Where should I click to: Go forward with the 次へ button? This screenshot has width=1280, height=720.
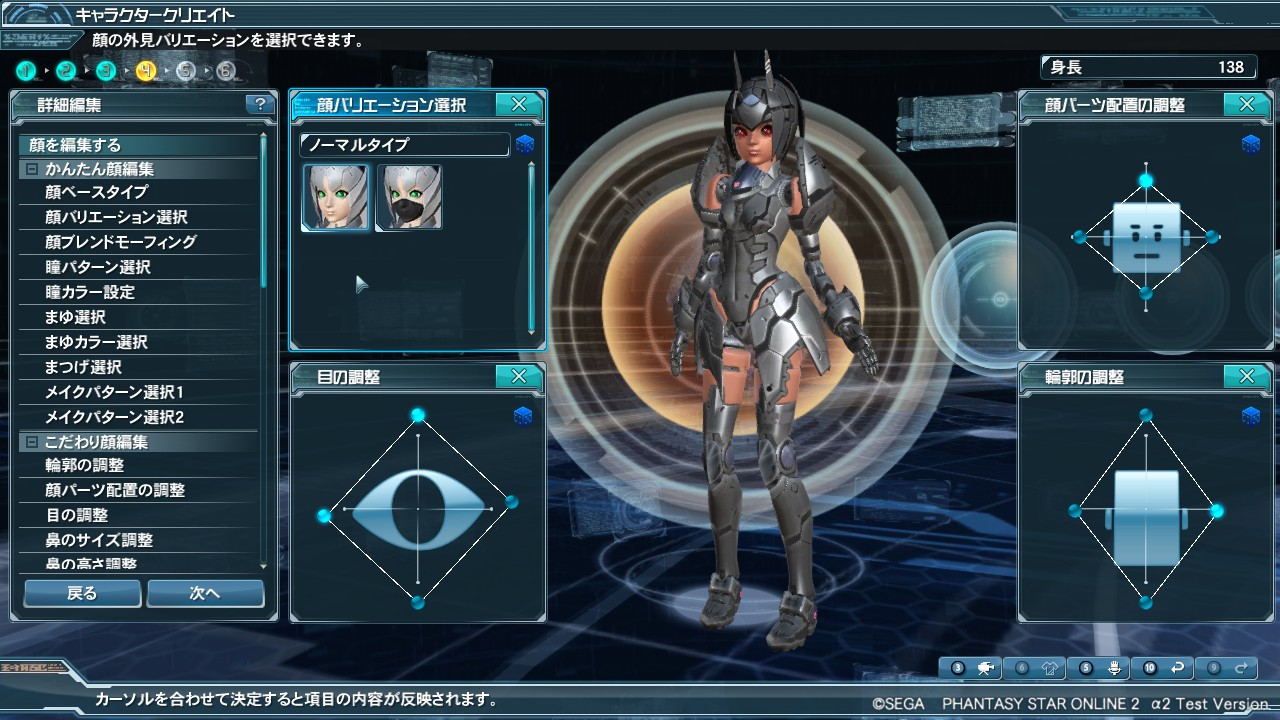[x=205, y=593]
